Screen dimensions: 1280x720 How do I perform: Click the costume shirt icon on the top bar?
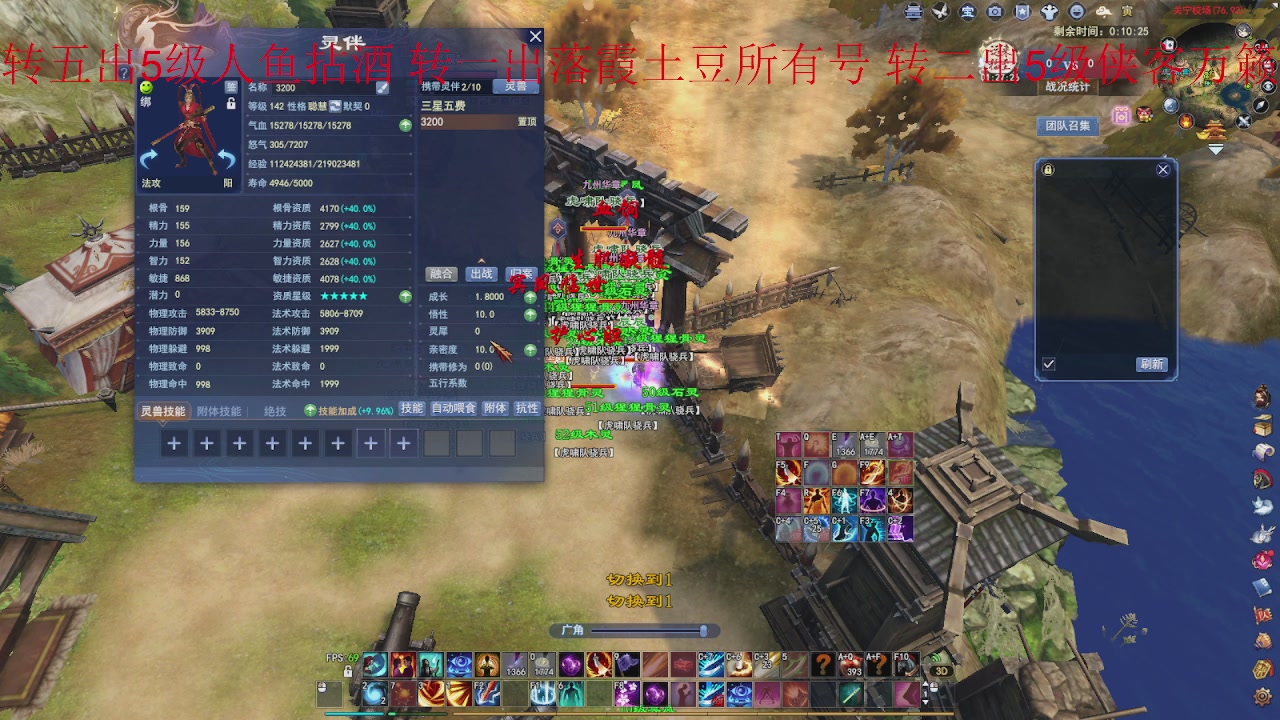pos(1049,12)
